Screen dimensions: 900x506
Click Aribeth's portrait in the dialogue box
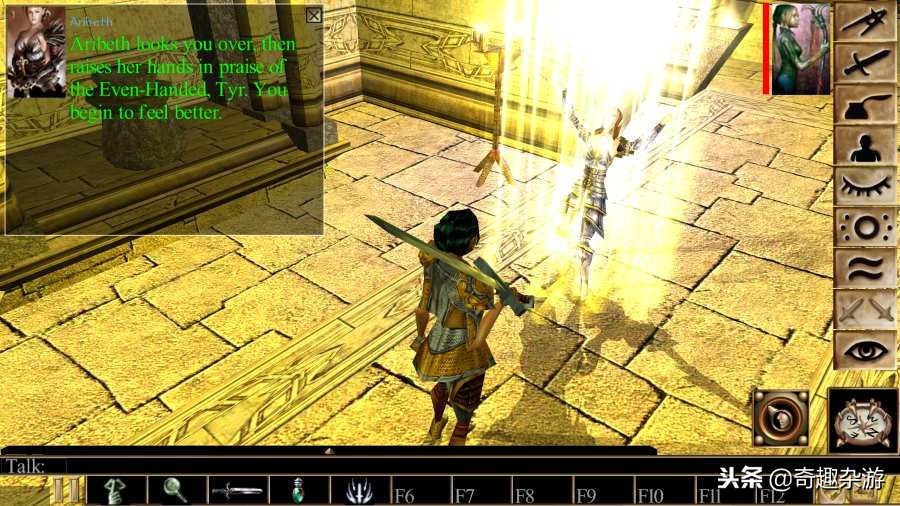point(36,52)
